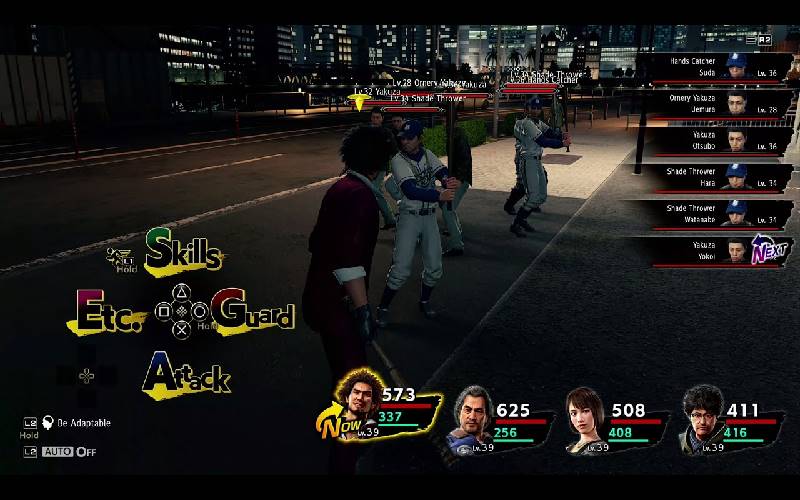The height and width of the screenshot is (500, 800).
Task: Select the Yakuza entry marked Next
Action: 712,250
